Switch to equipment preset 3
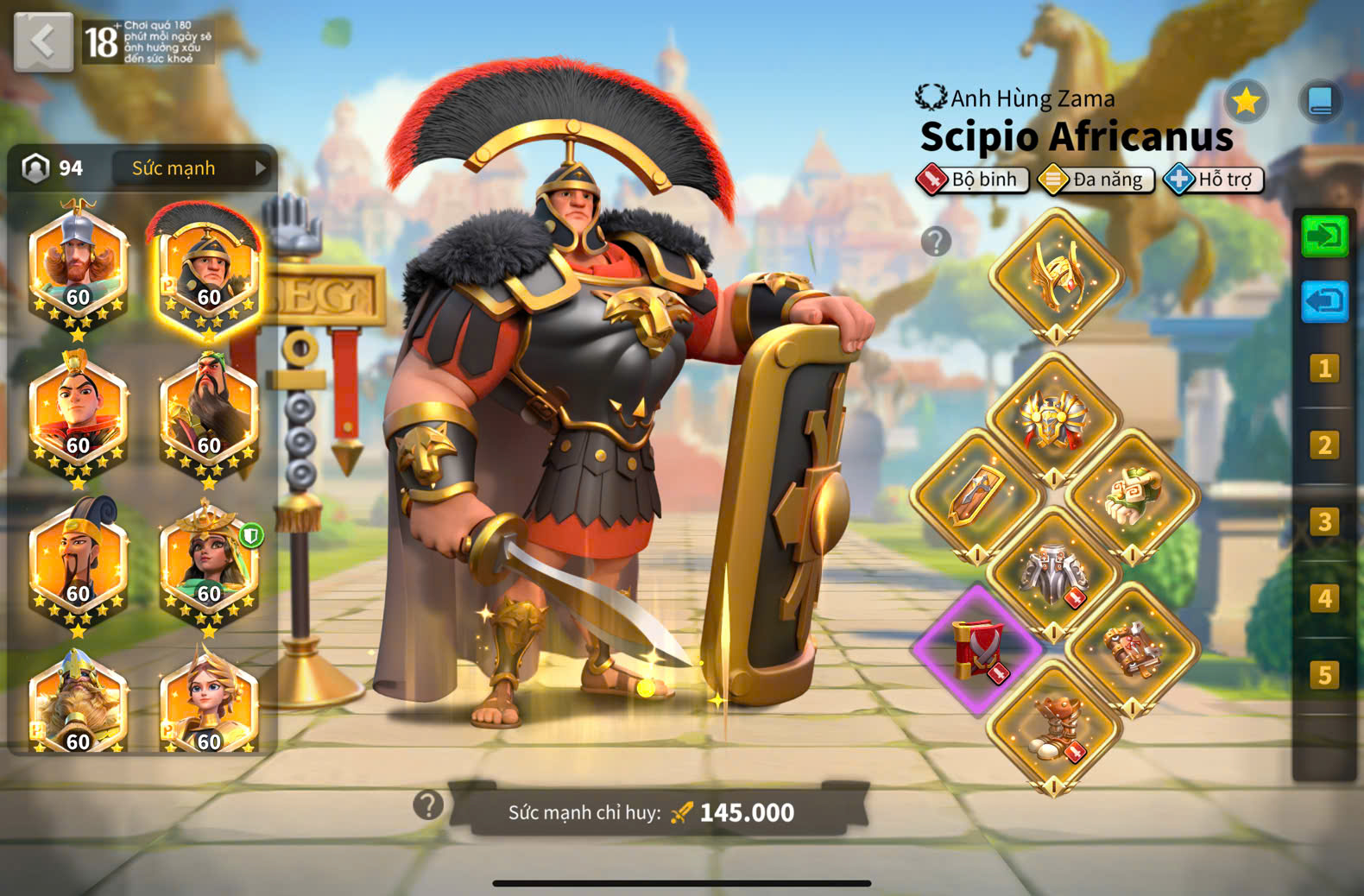The height and width of the screenshot is (896, 1364). 1323,522
